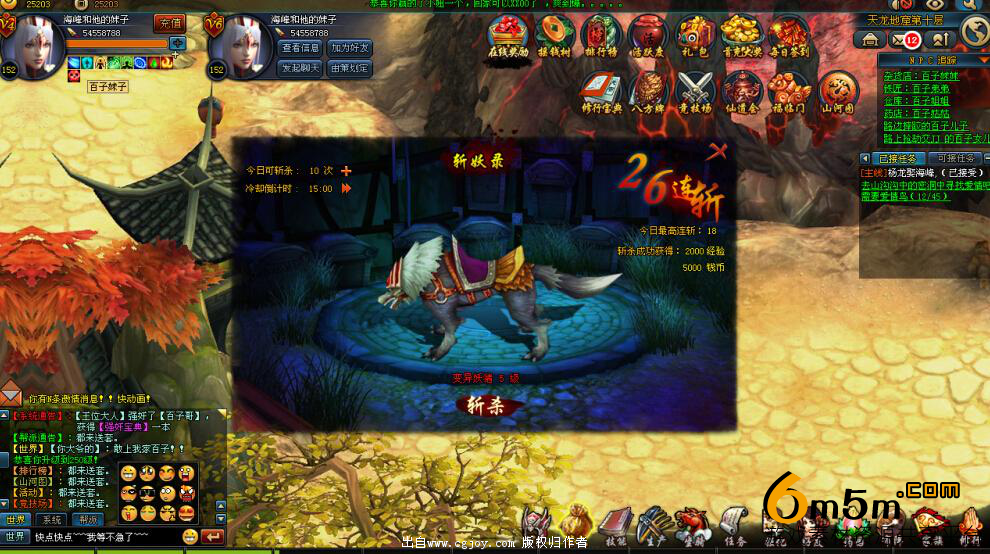Start a chat via 发起聊天

[301, 68]
